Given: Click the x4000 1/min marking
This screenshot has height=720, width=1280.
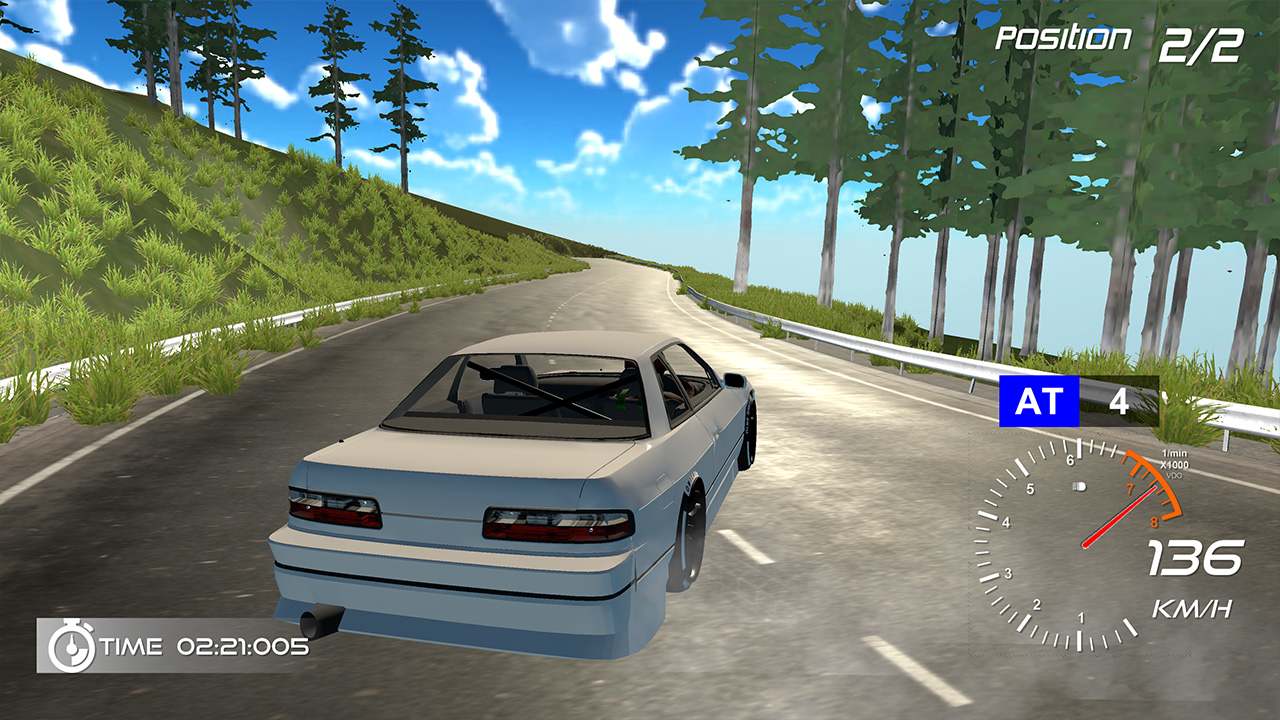Looking at the screenshot, I should point(1175,460).
